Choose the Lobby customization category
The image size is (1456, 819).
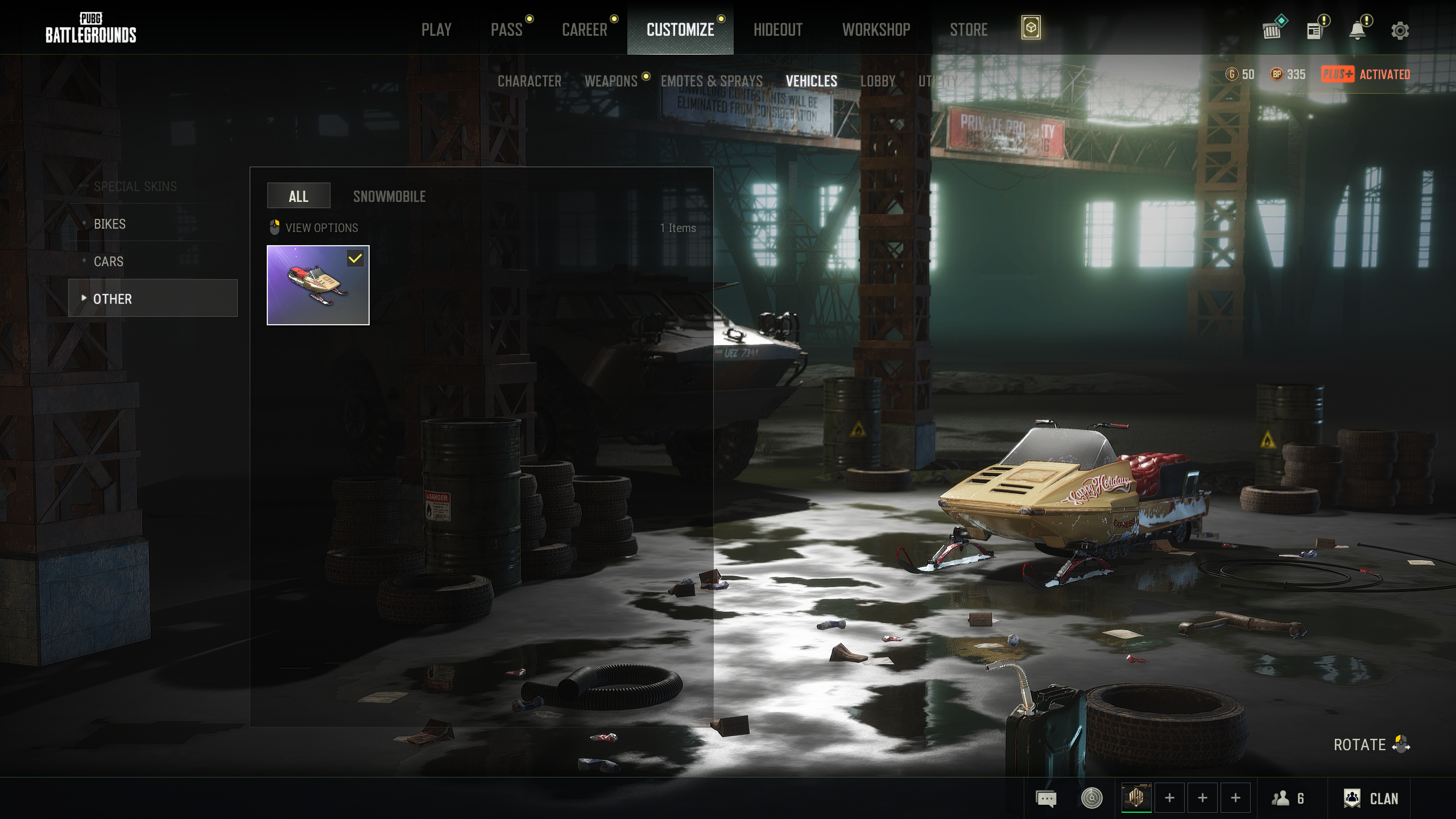(x=878, y=81)
